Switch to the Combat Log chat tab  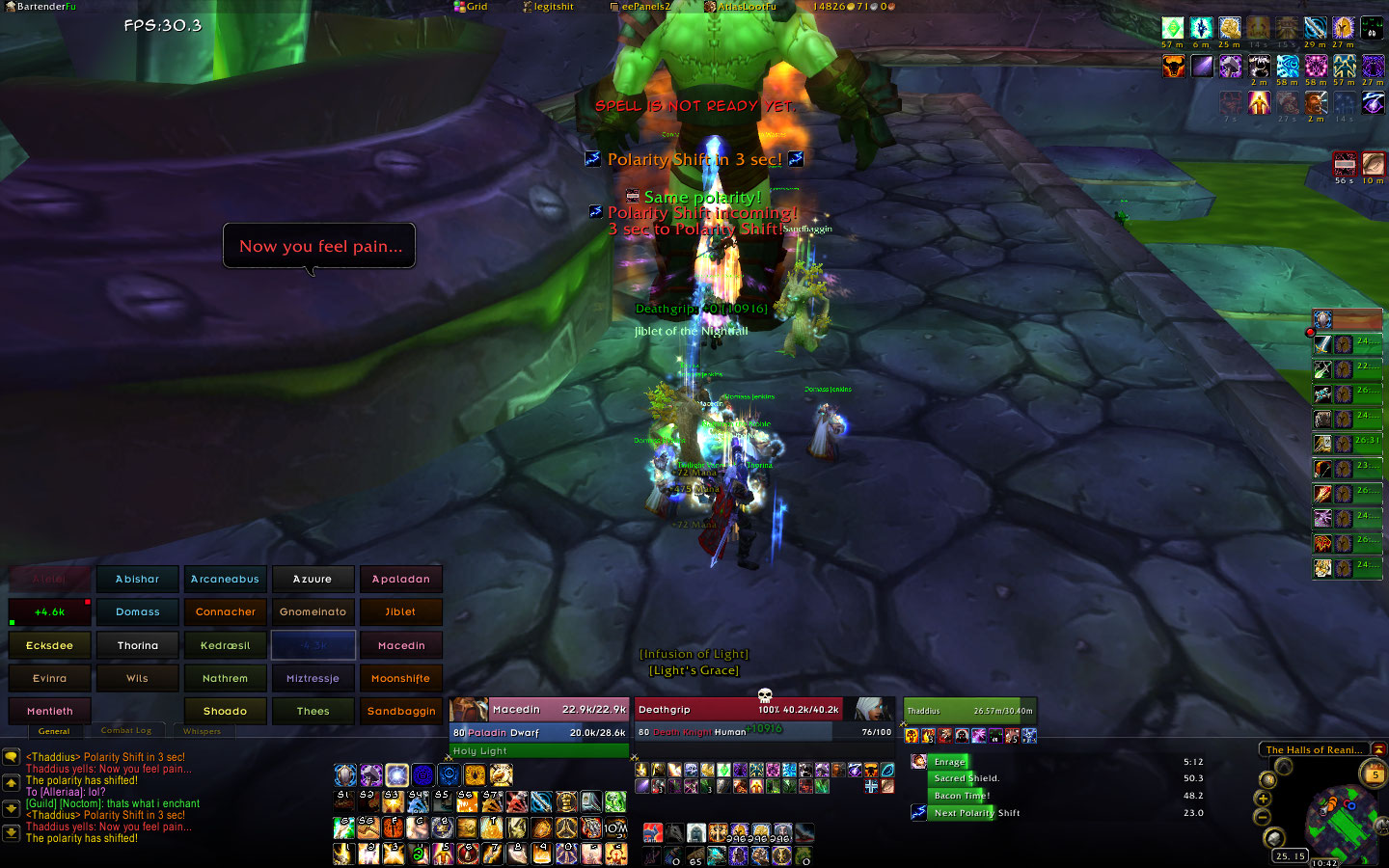point(126,731)
